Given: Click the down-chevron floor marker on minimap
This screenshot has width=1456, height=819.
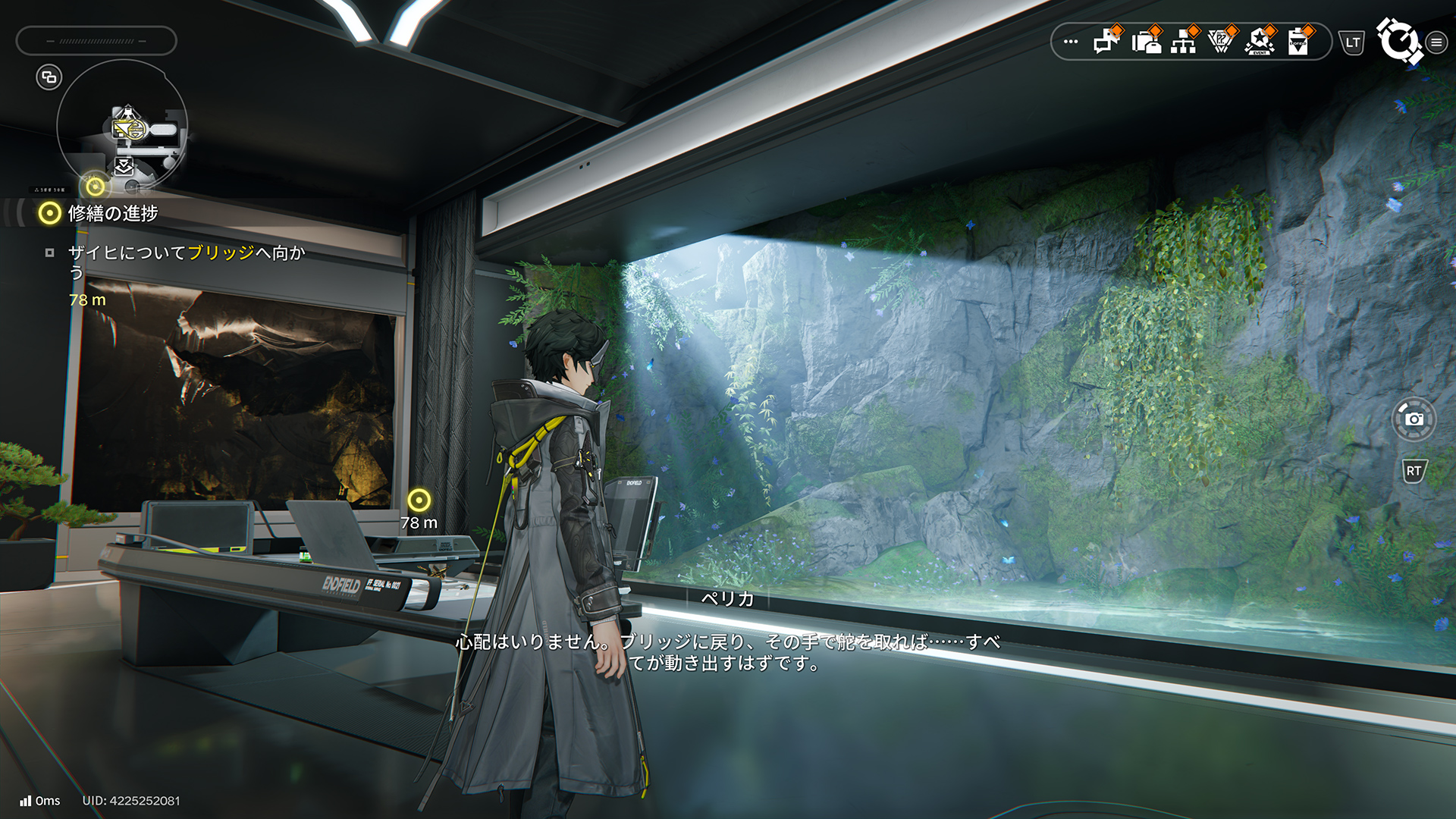Looking at the screenshot, I should pyautogui.click(x=124, y=165).
